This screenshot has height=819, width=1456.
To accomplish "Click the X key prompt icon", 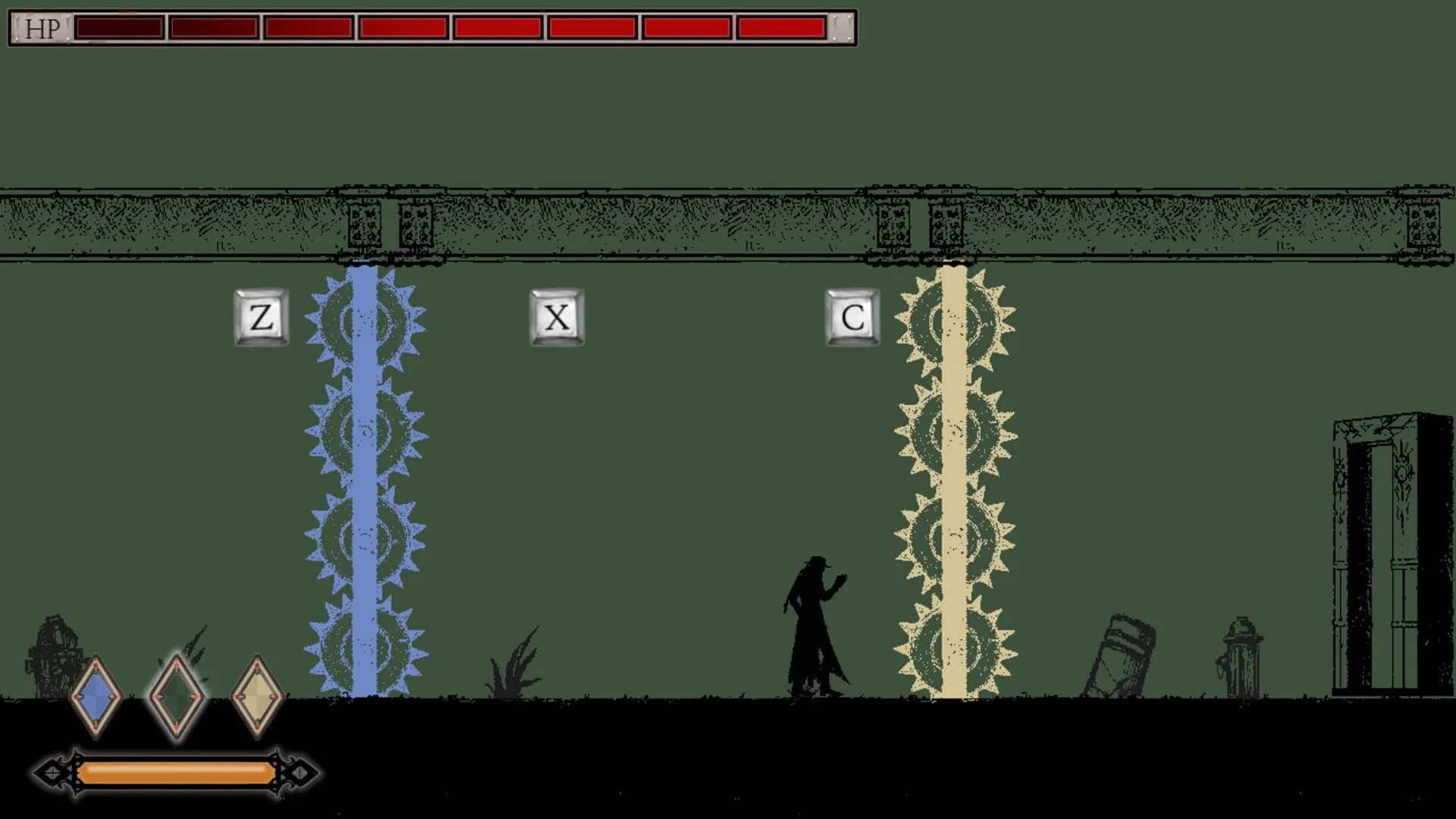I will pos(557,318).
